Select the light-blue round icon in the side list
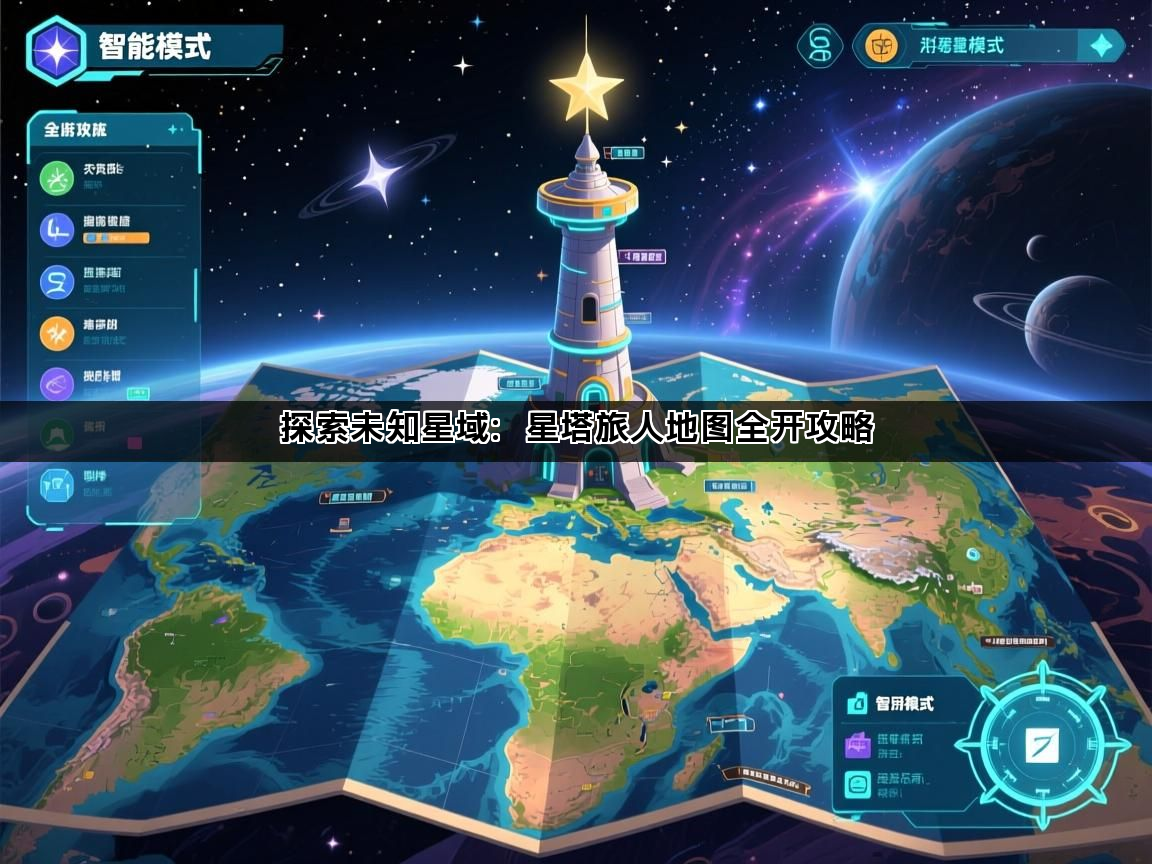Image resolution: width=1152 pixels, height=864 pixels. tap(57, 281)
